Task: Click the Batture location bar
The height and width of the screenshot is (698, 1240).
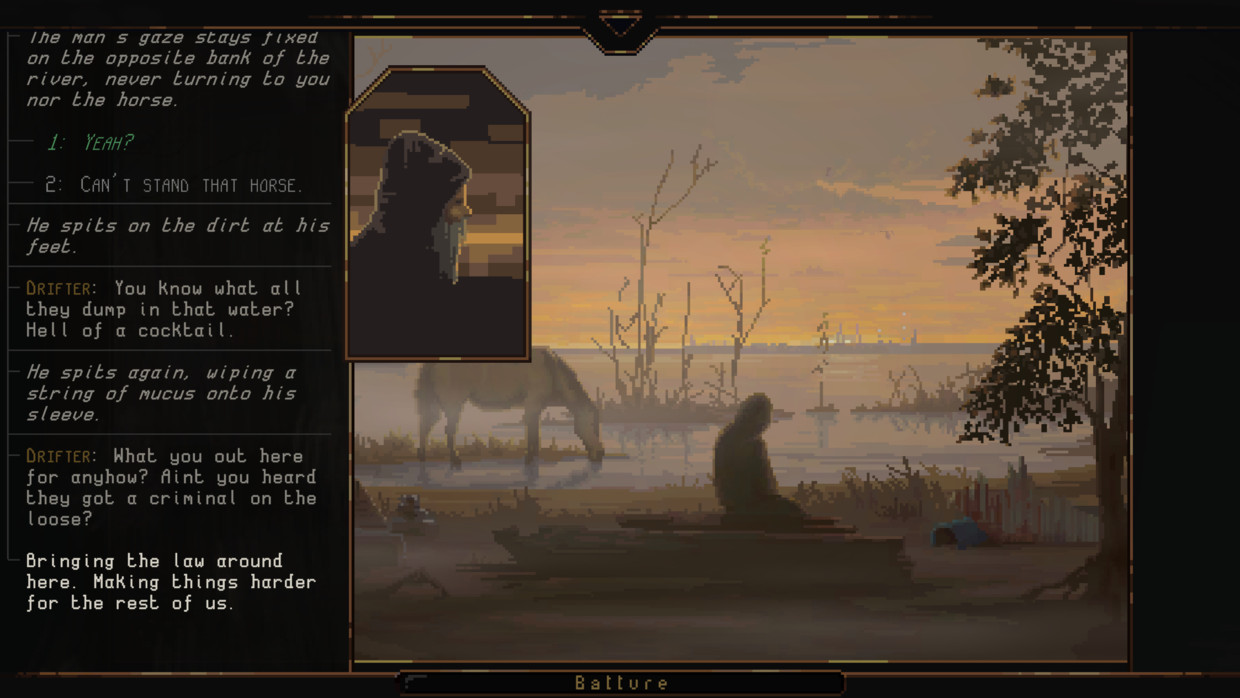Action: pos(621,683)
